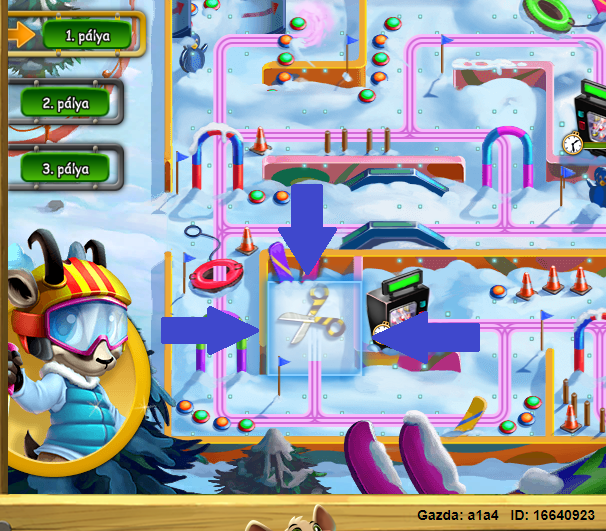Select the 1. pálya level button

[x=86, y=36]
